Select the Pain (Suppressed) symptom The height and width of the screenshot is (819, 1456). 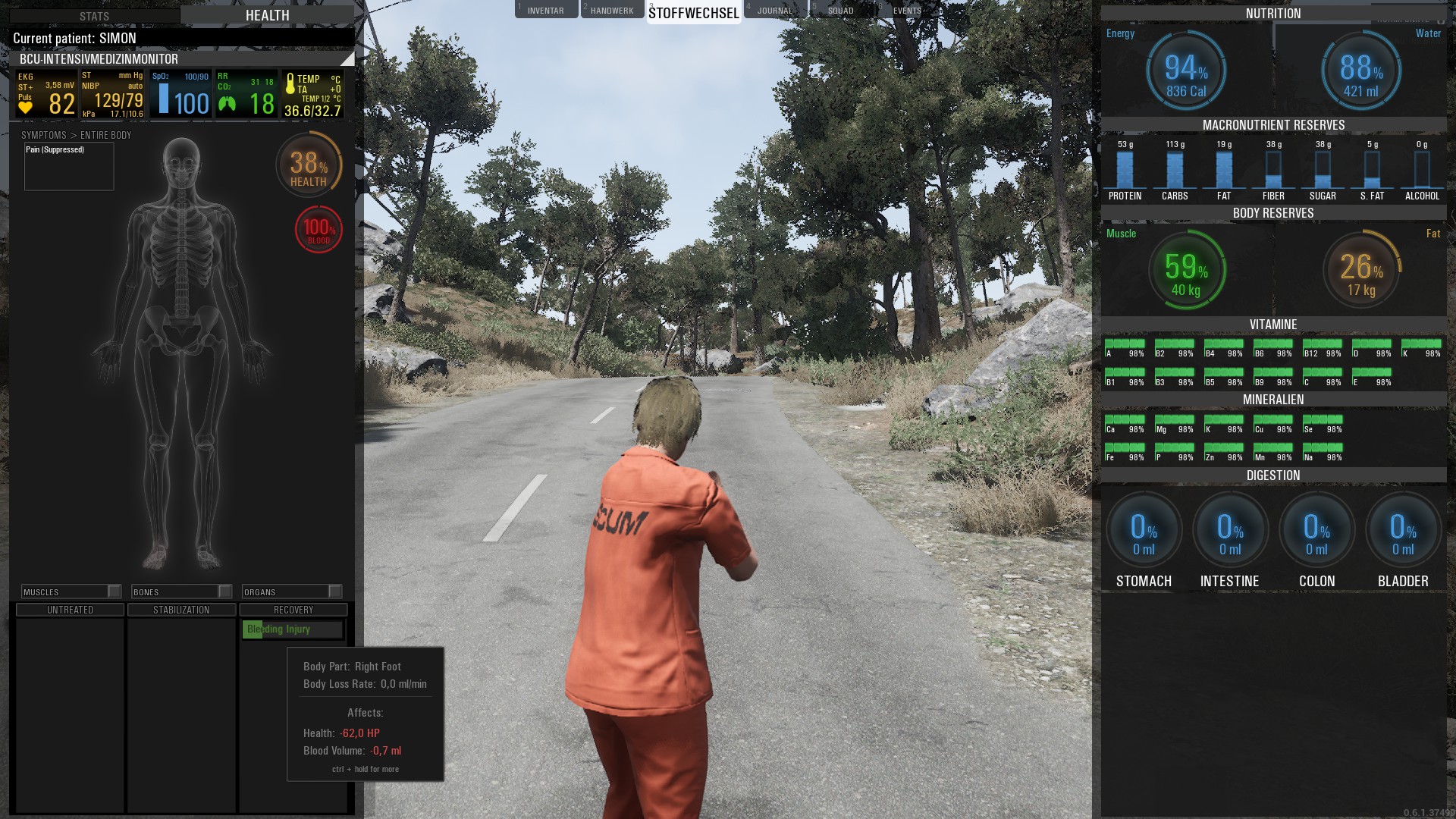(55, 150)
